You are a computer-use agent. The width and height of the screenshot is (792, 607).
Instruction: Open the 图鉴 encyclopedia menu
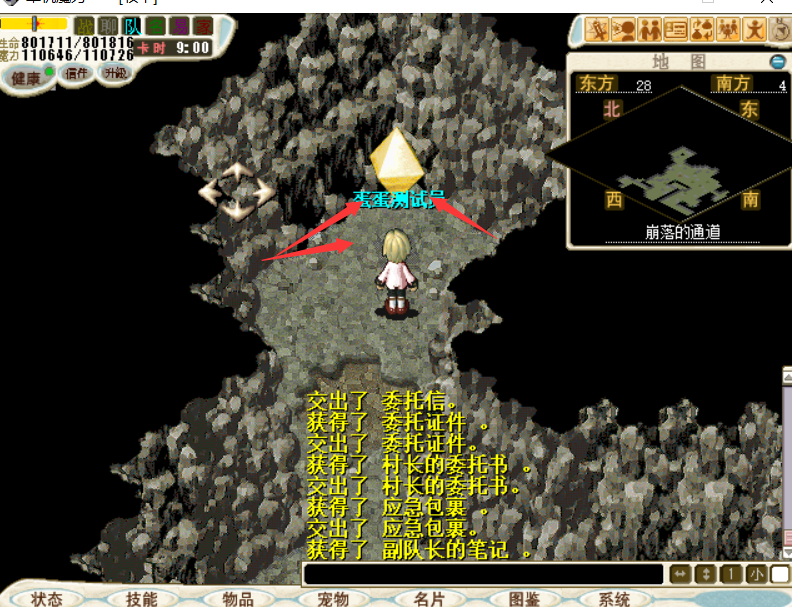coord(523,598)
